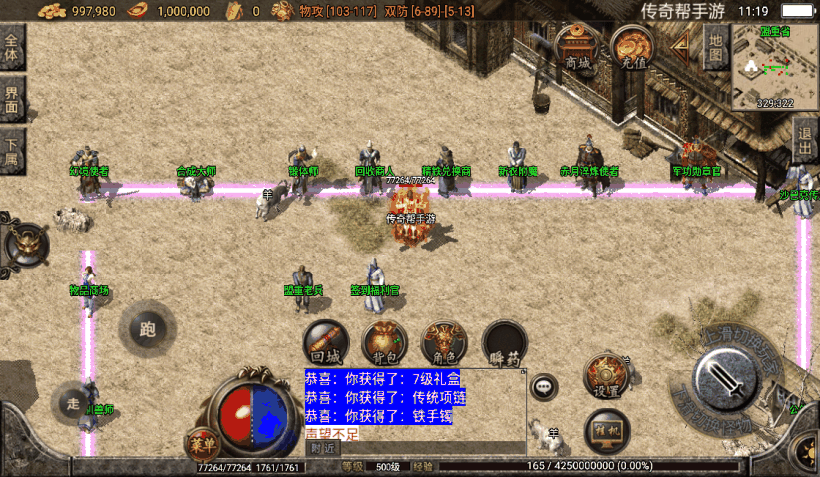Image resolution: width=820 pixels, height=477 pixels.
Task: Open chat with the speech bubble icon
Action: coord(544,386)
